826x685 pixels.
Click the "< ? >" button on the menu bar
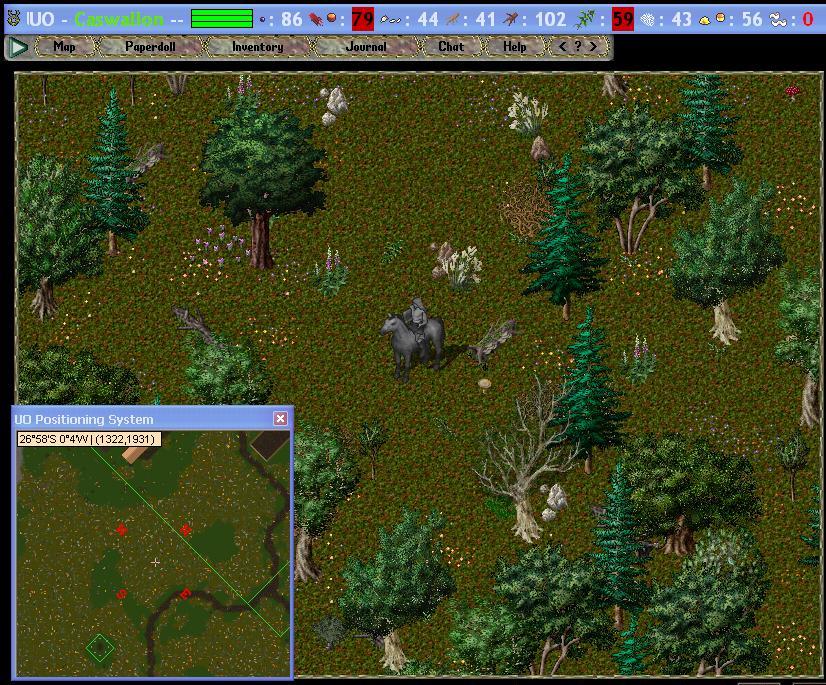[x=578, y=47]
